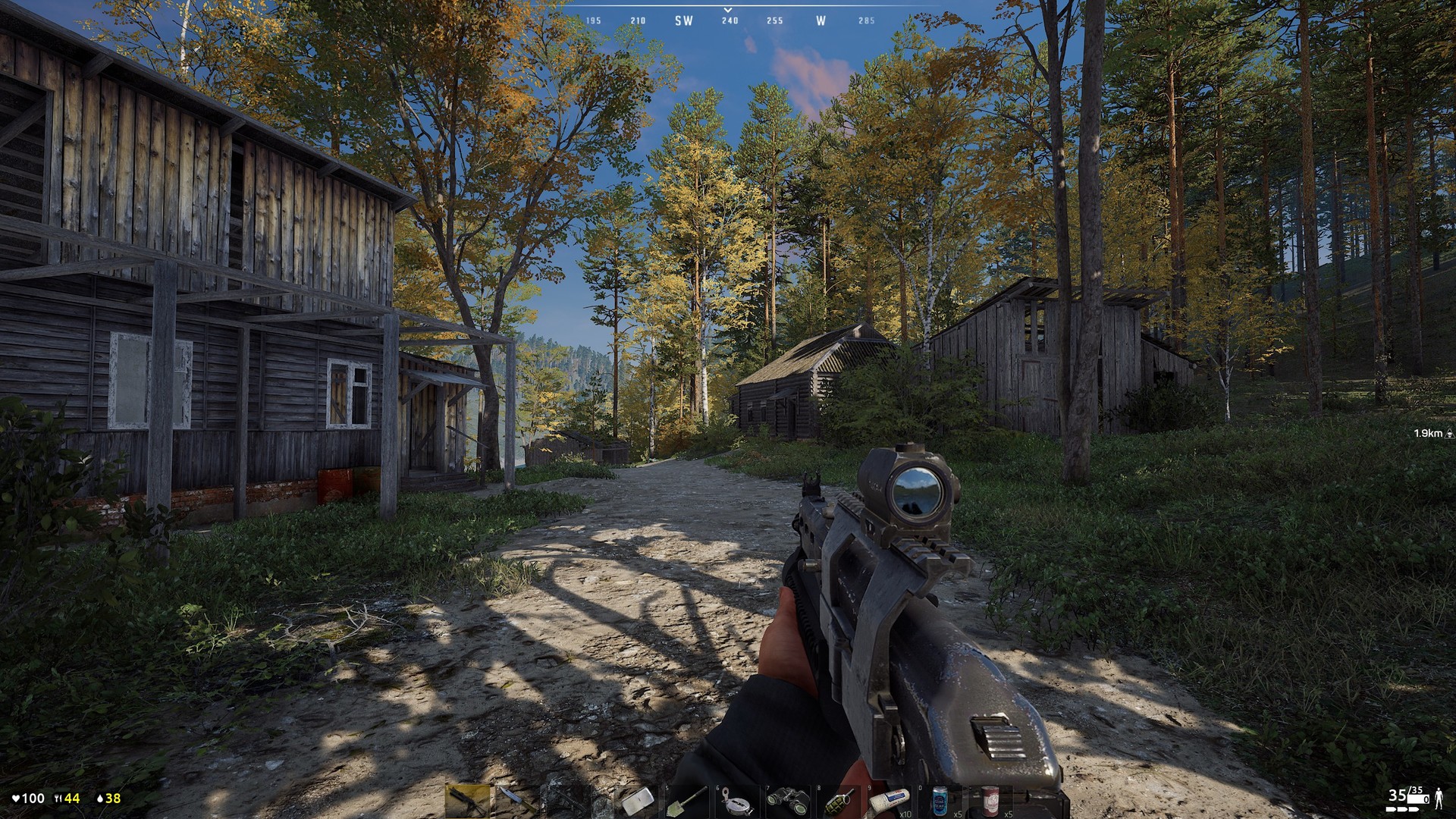This screenshot has width=1456, height=819.
Task: Click the three bullet chamber indicators
Action: point(1402,810)
